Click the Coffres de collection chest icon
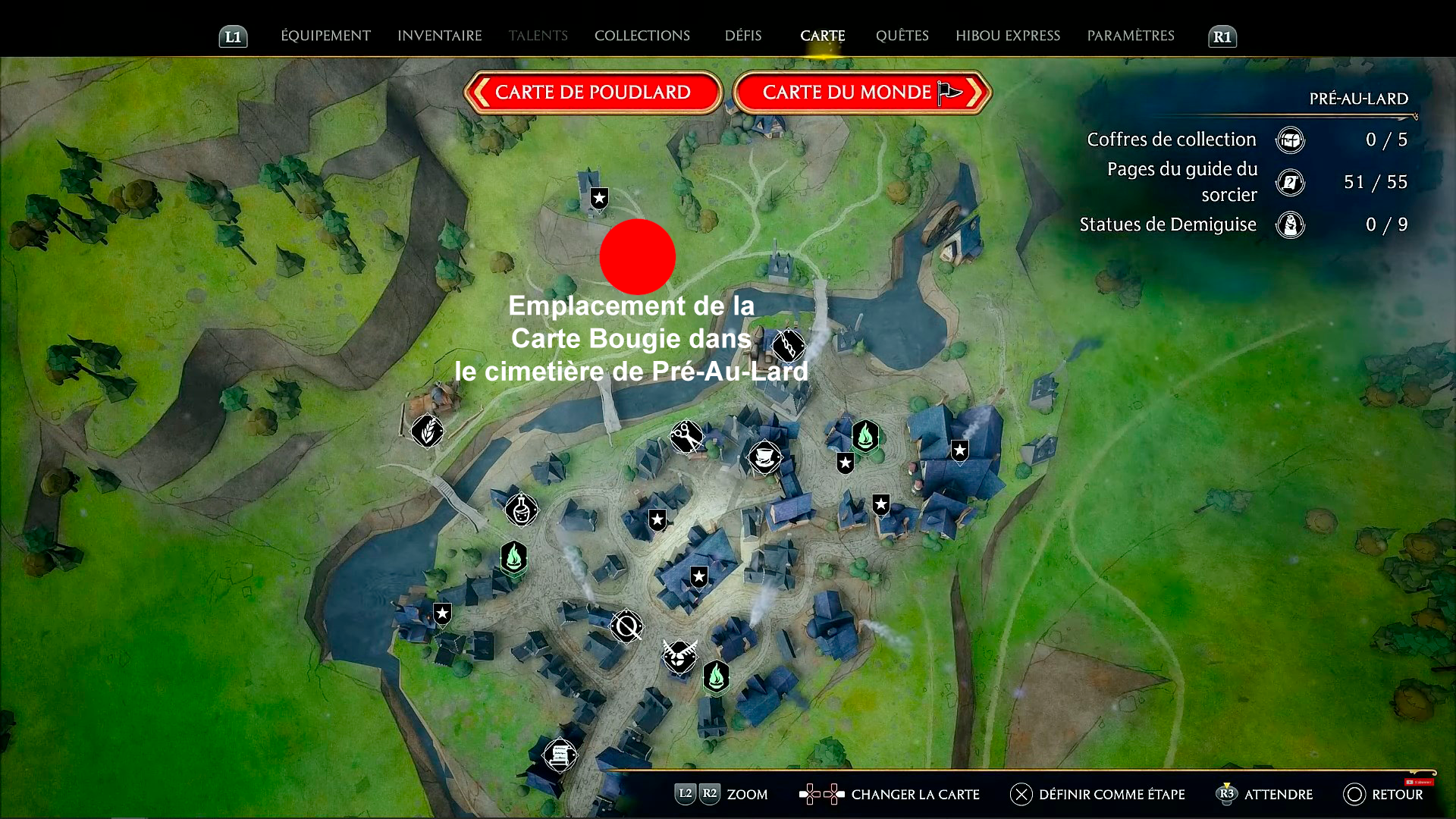This screenshot has width=1456, height=819. point(1290,140)
